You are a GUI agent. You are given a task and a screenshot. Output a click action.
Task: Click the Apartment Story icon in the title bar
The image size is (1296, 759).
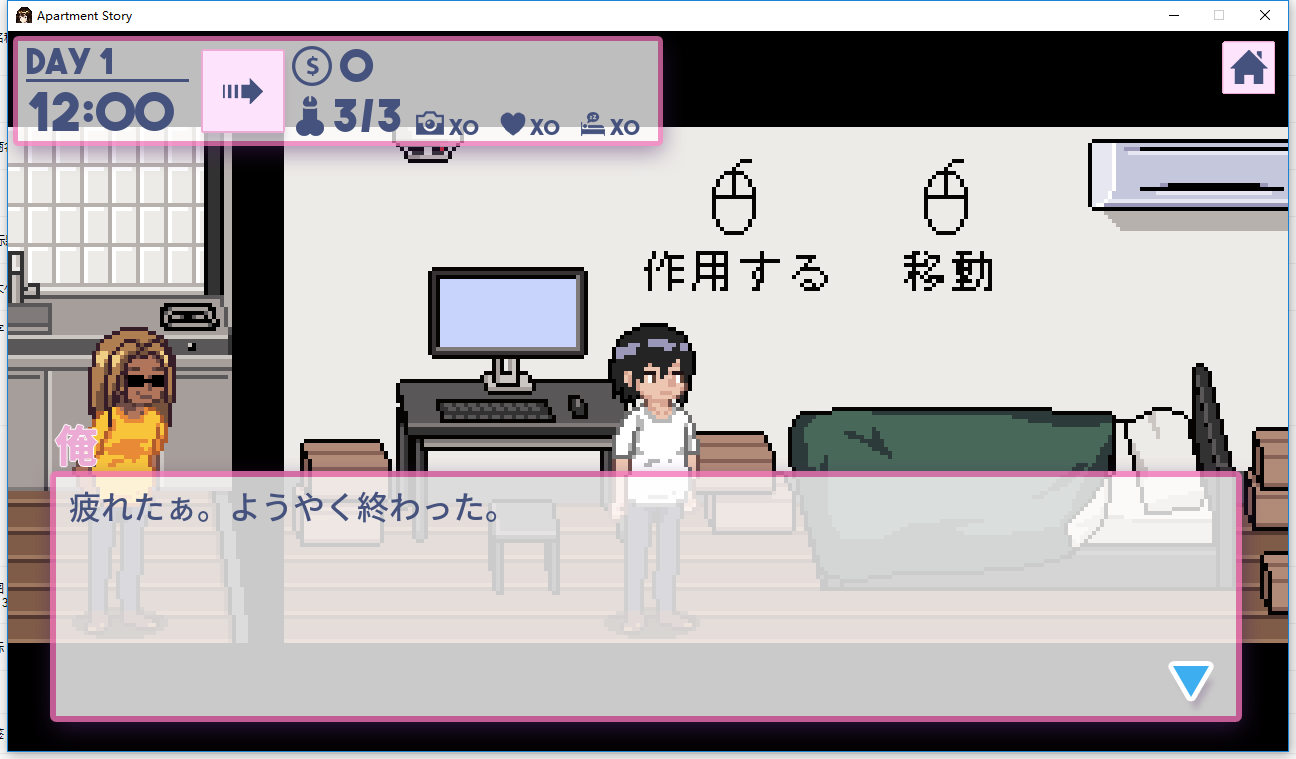click(x=26, y=15)
